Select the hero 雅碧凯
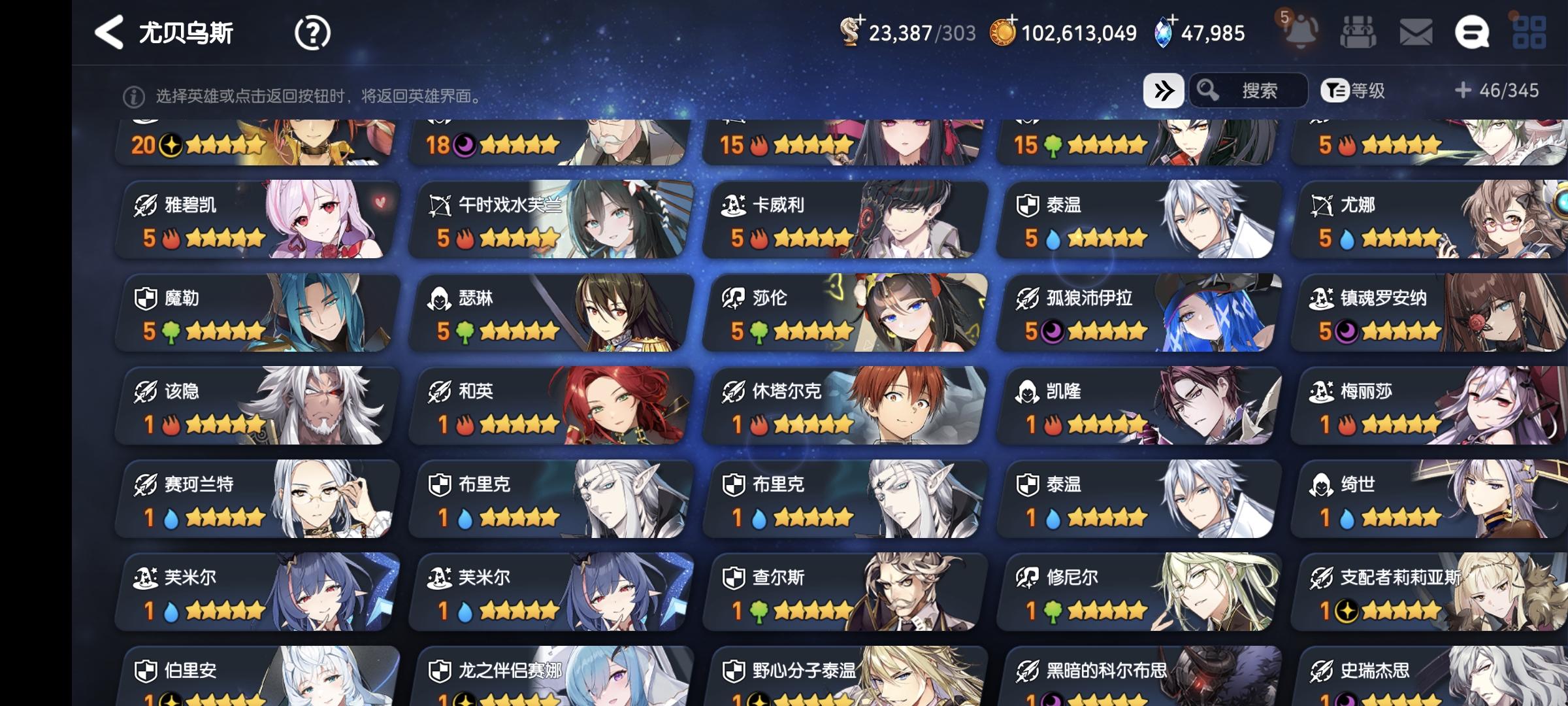This screenshot has height=706, width=1568. click(253, 220)
